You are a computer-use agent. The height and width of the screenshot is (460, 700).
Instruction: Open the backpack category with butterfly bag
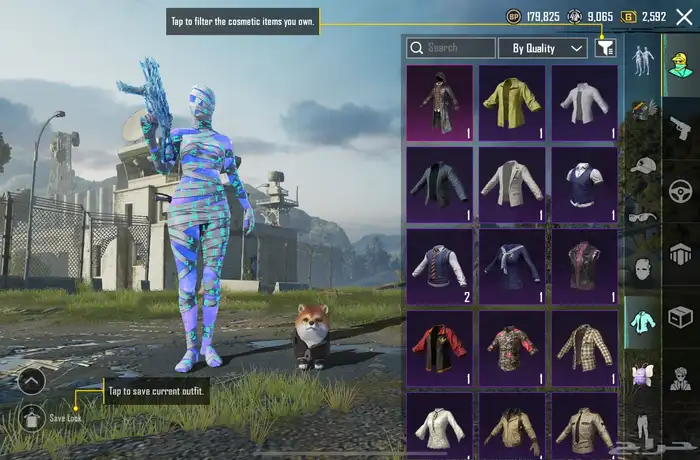[643, 374]
